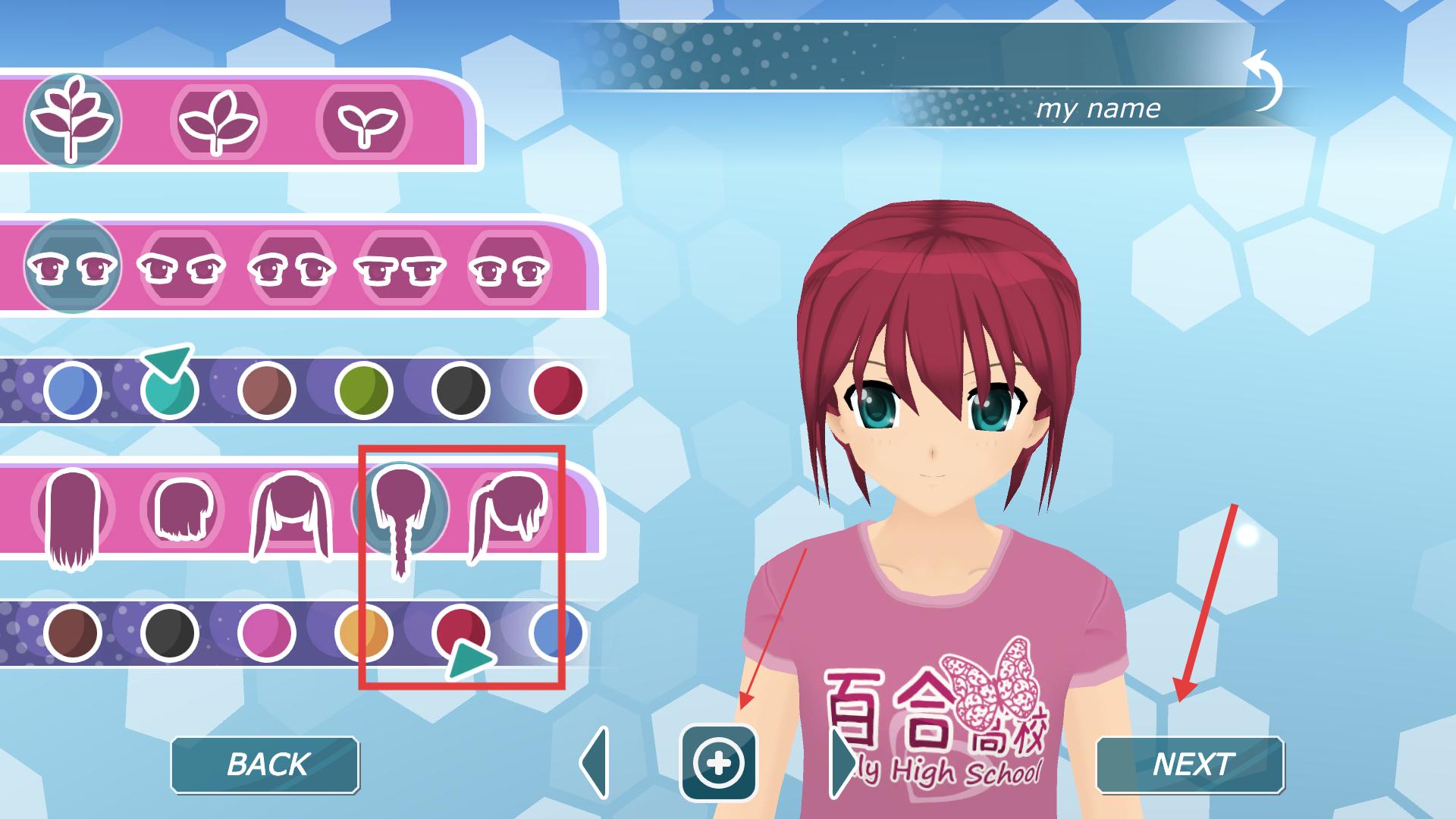The image size is (1456, 819).
Task: Select the short bob hairstyle
Action: click(182, 510)
